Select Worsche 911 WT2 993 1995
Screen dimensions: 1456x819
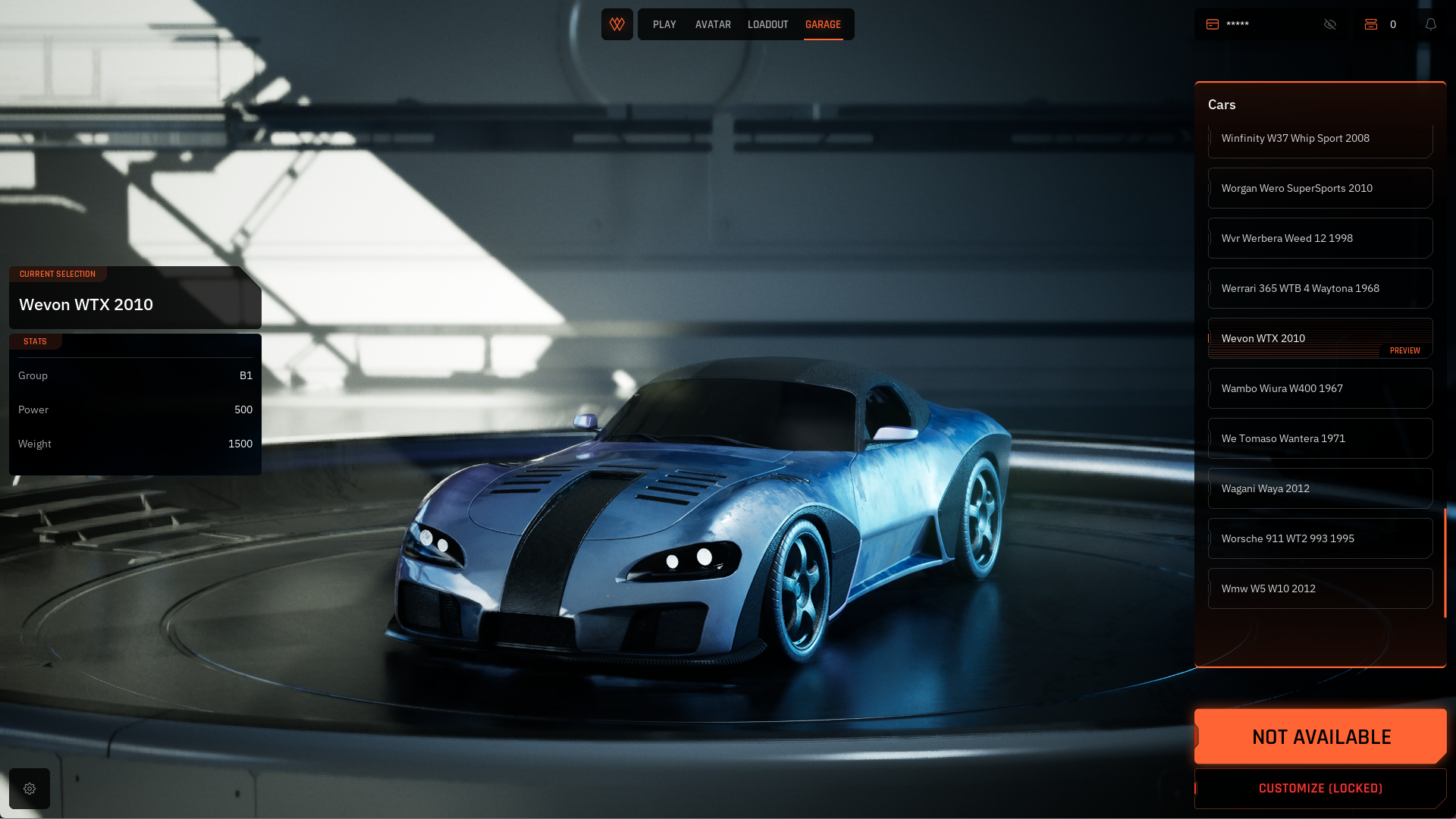[1319, 538]
